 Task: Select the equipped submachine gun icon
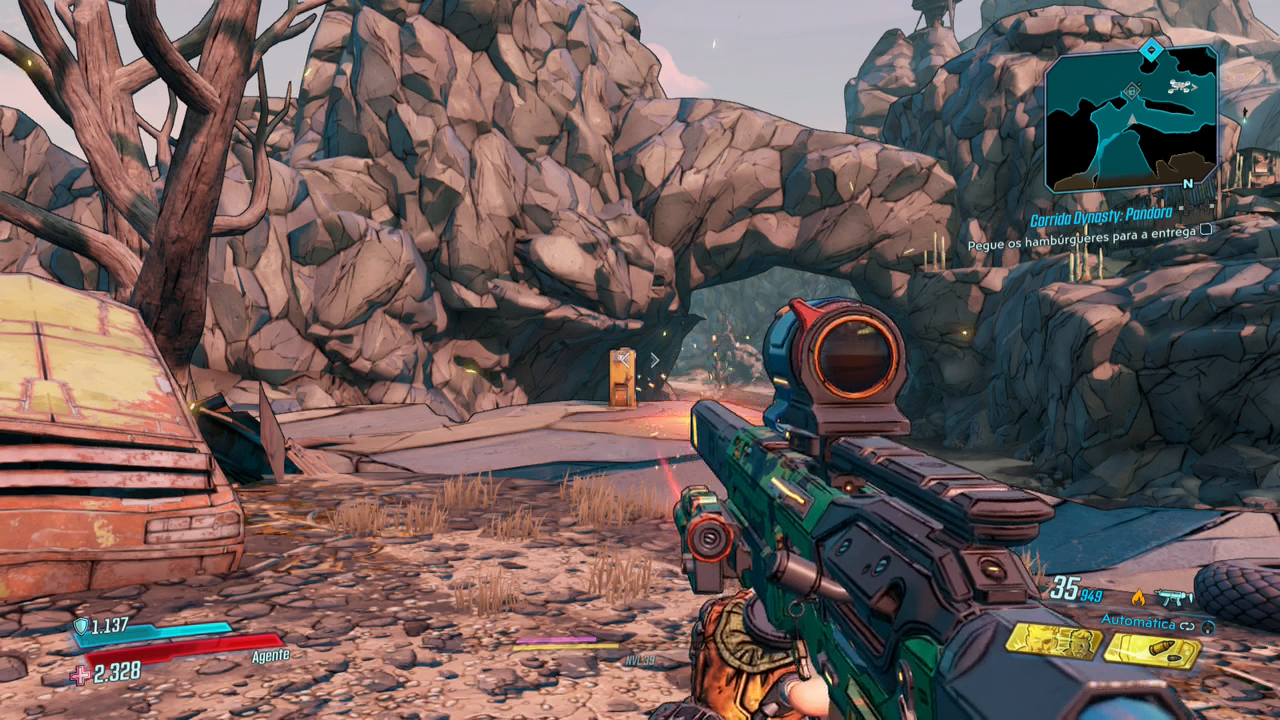click(1174, 597)
